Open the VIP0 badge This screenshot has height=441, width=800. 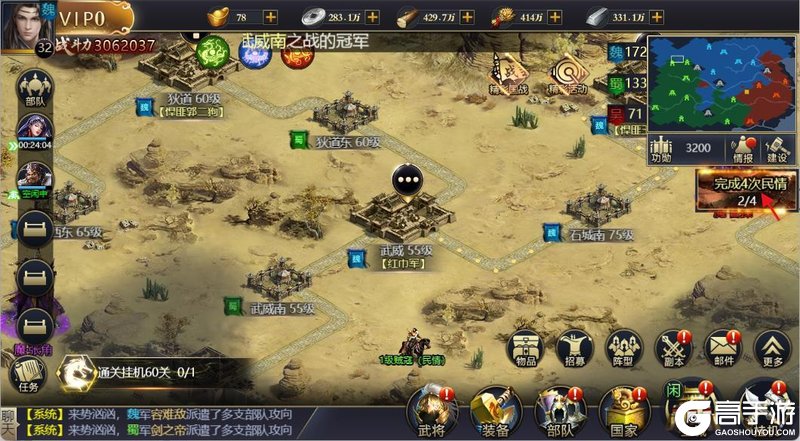(93, 18)
